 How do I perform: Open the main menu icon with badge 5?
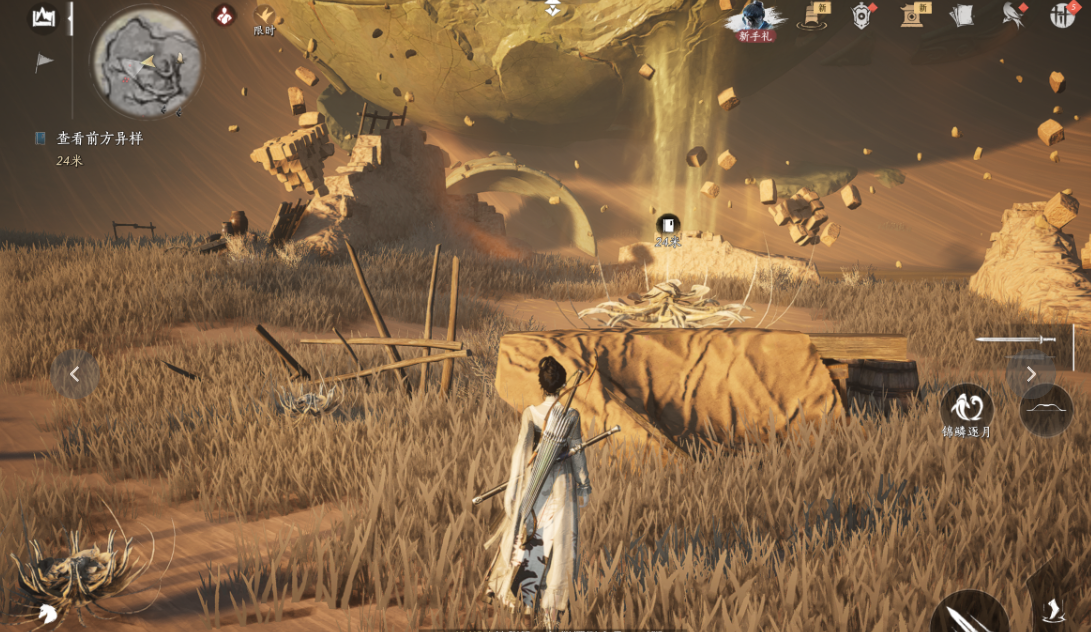coord(1062,15)
